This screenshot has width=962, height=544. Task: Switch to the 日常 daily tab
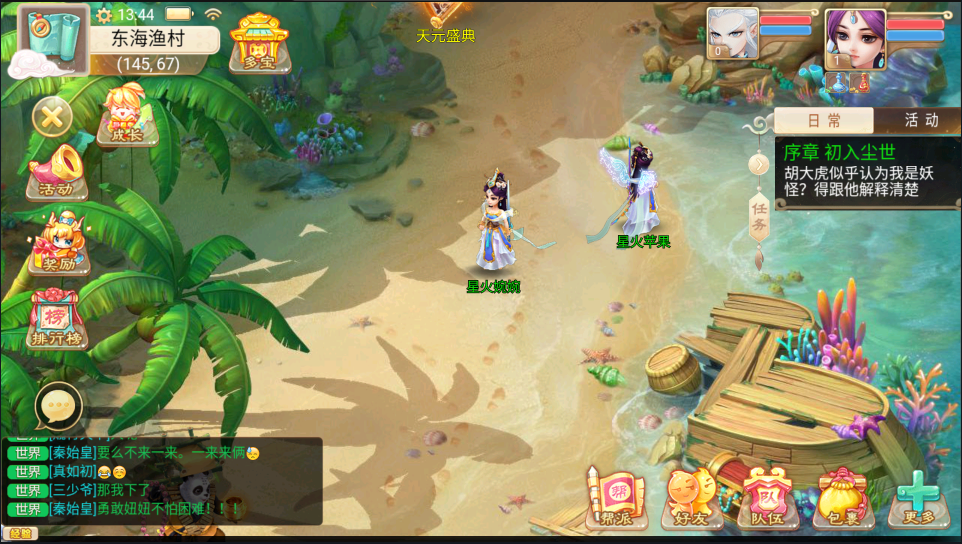824,121
